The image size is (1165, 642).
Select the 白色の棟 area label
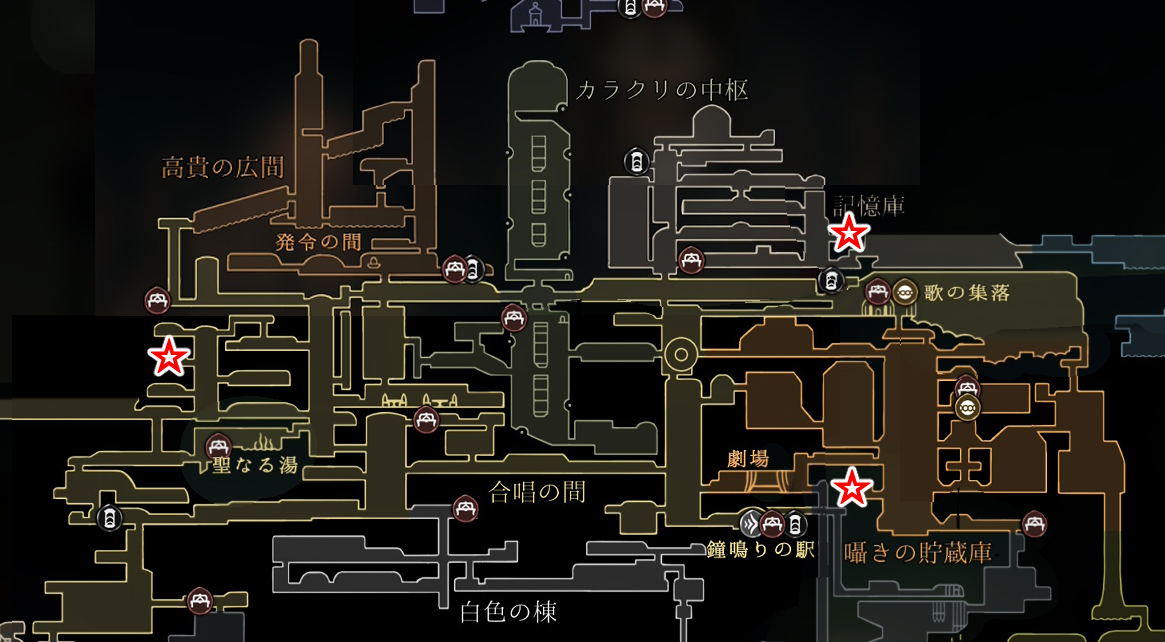click(x=508, y=611)
